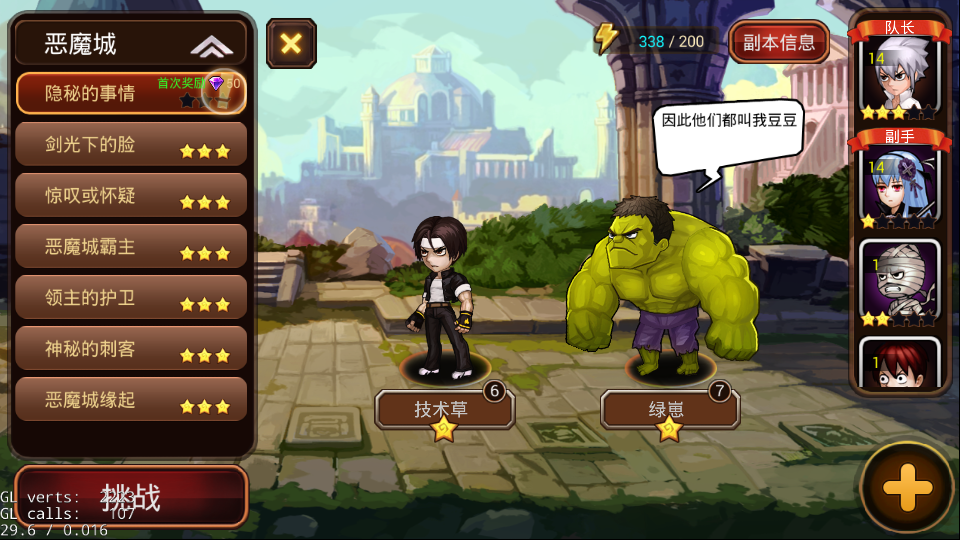This screenshot has width=960, height=540.
Task: Choose the 神秘的刺客 stage entry
Action: point(131,349)
